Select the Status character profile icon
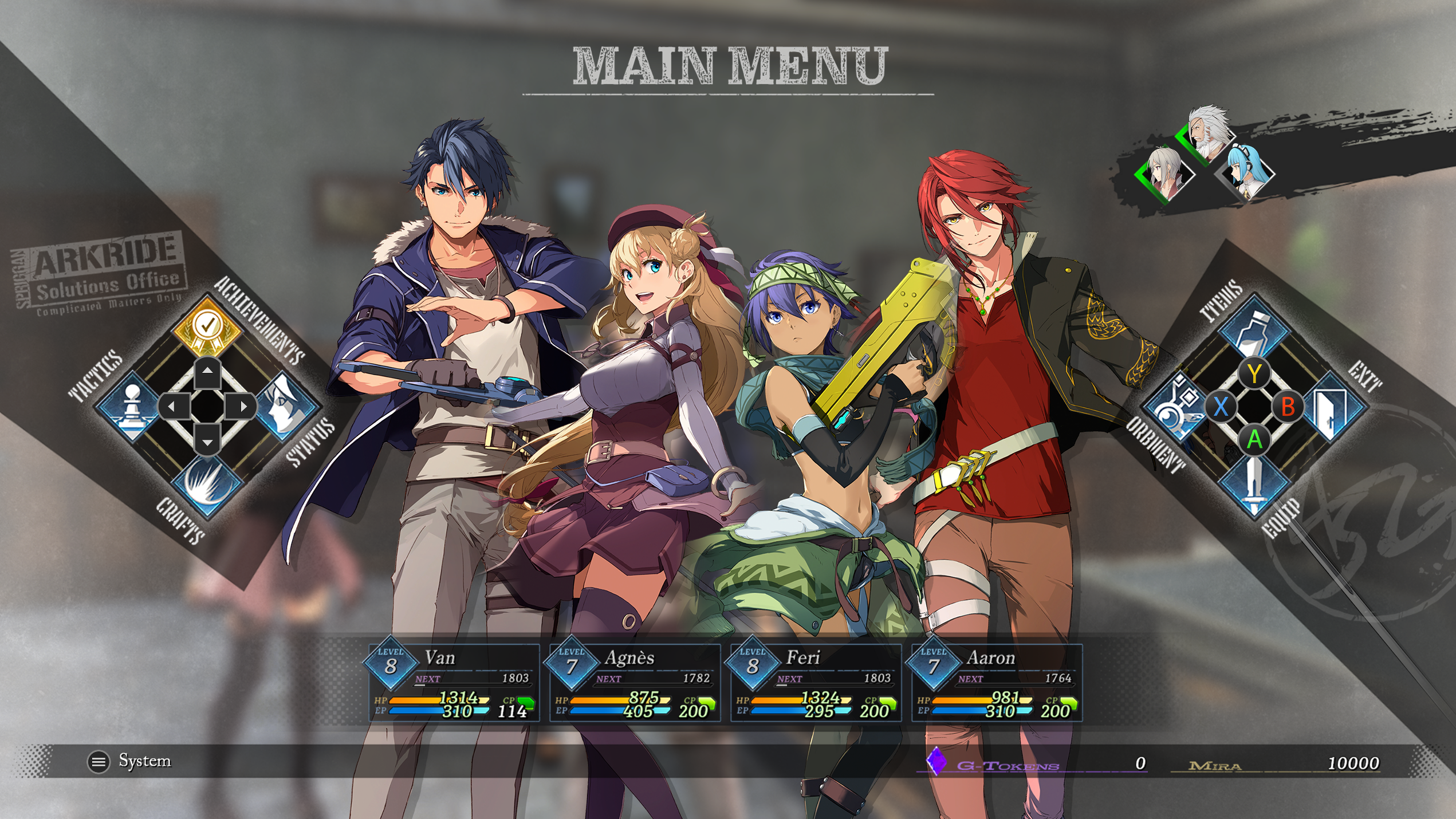This screenshot has height=819, width=1456. (285, 405)
